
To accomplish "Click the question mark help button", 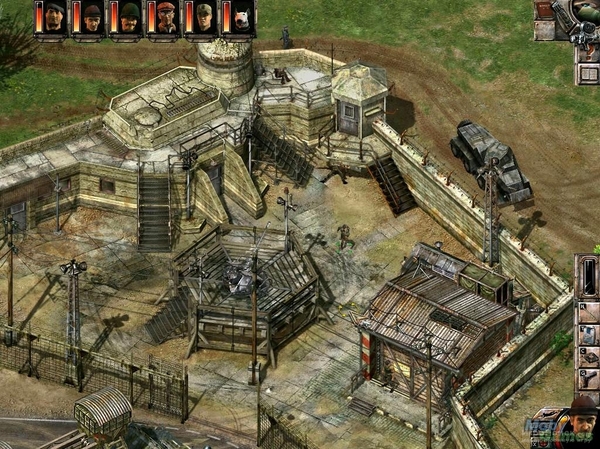I will [590, 52].
